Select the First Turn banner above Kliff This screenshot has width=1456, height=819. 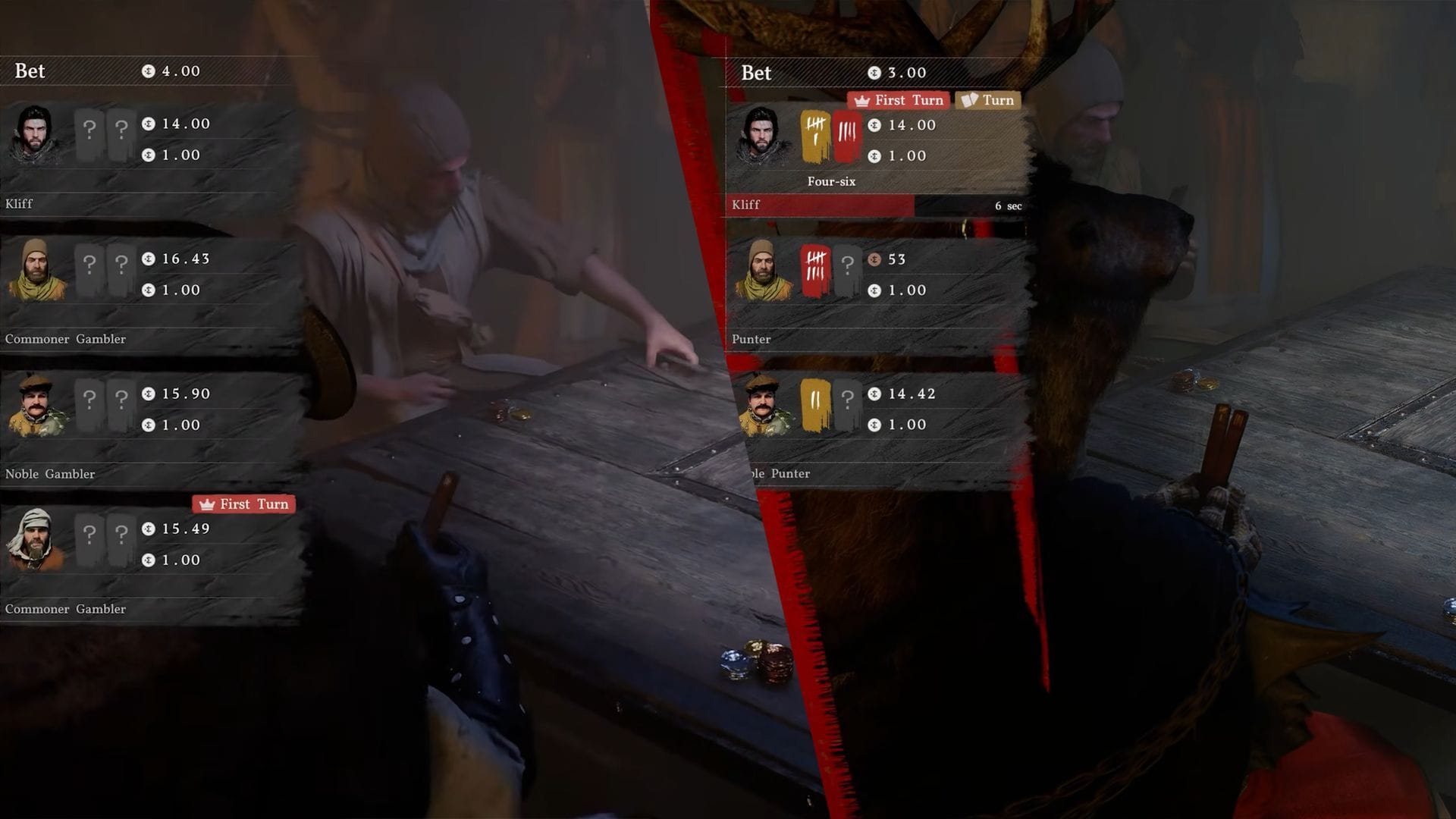click(x=899, y=100)
